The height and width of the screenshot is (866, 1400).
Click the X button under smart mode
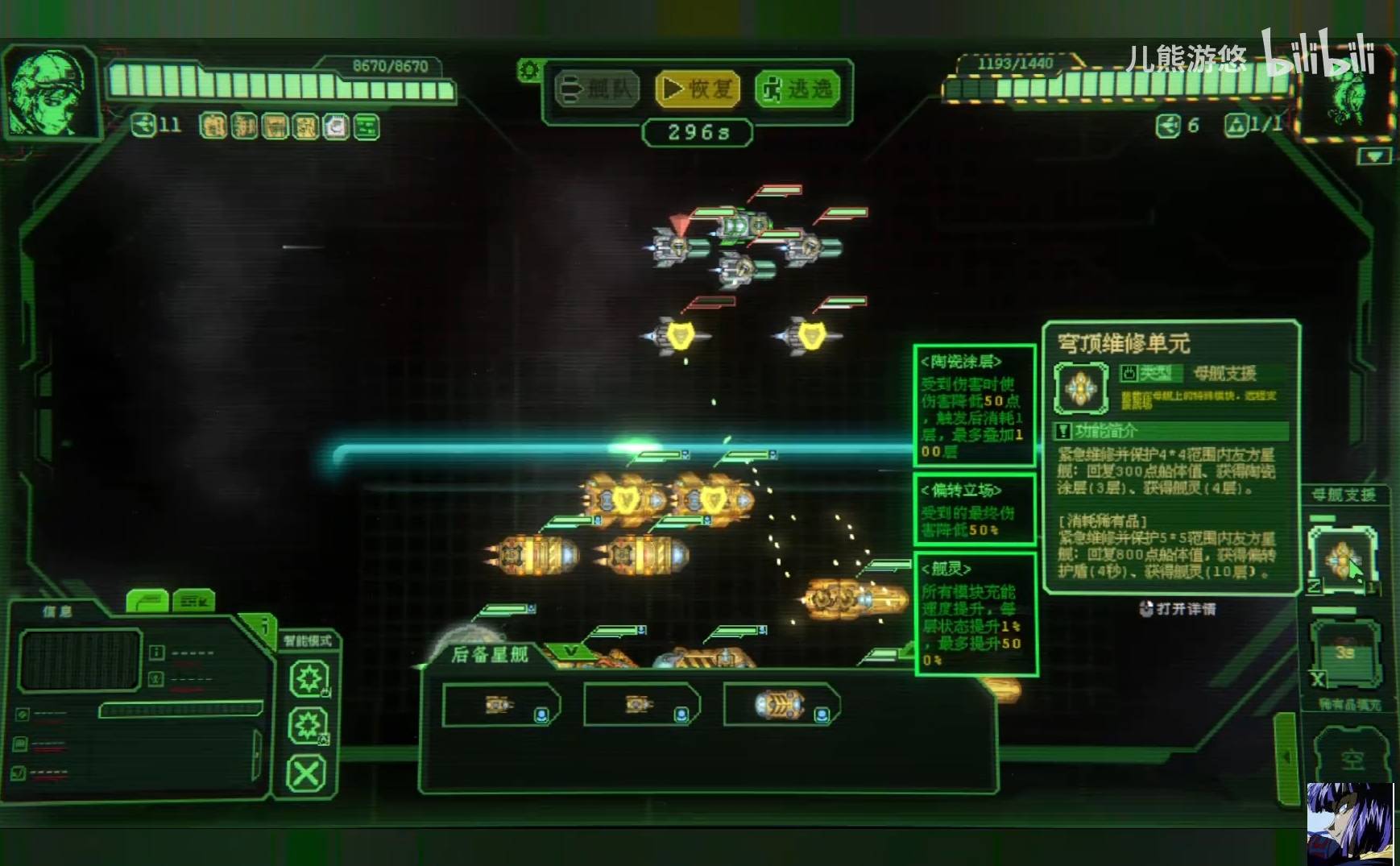pyautogui.click(x=307, y=773)
